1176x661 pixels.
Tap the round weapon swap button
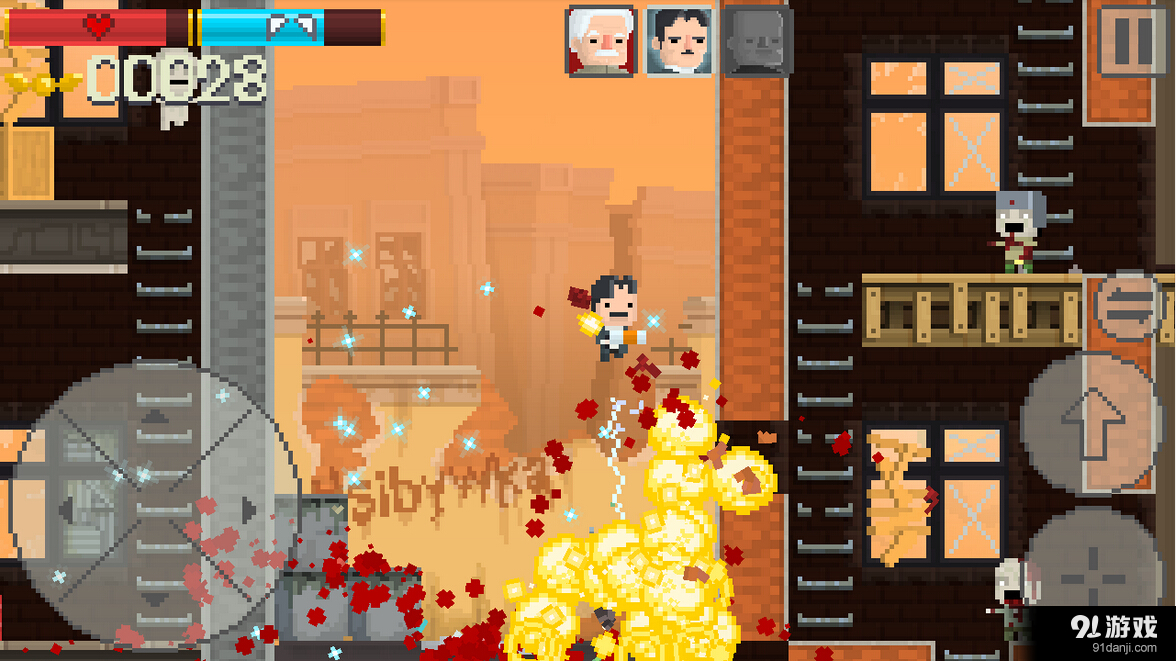coord(1128,308)
